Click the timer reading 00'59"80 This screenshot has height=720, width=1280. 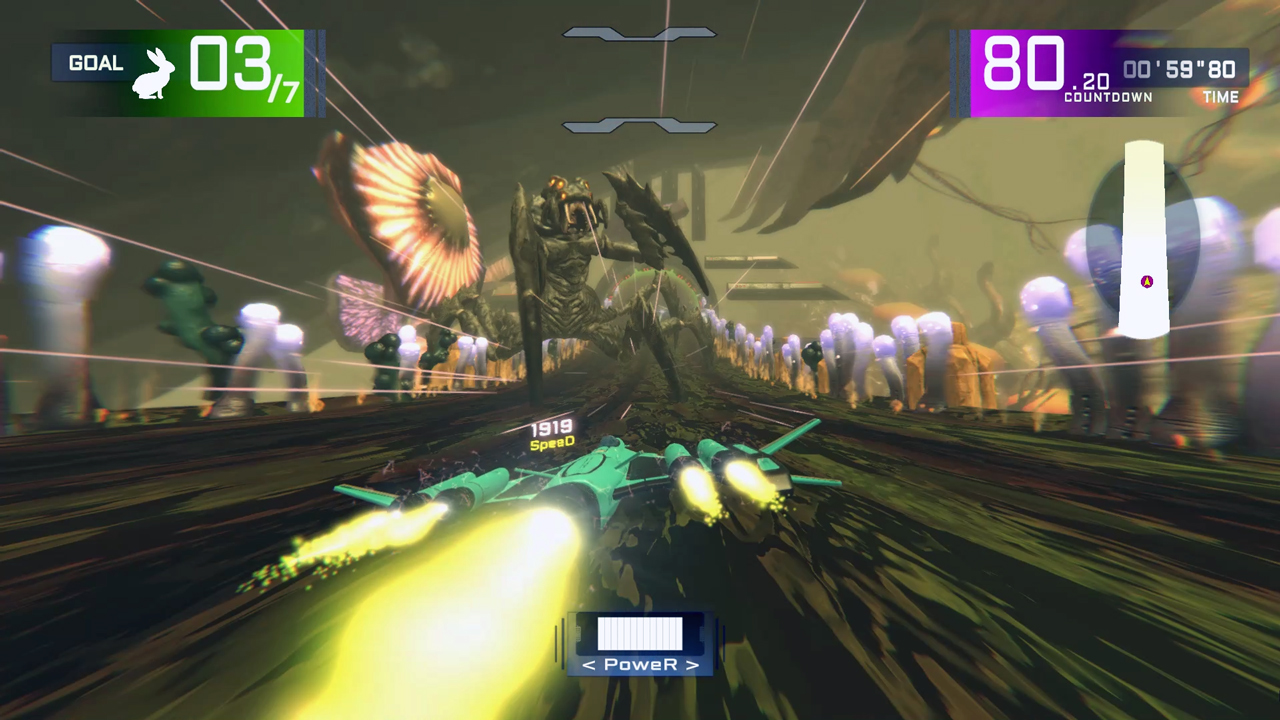(x=1179, y=70)
